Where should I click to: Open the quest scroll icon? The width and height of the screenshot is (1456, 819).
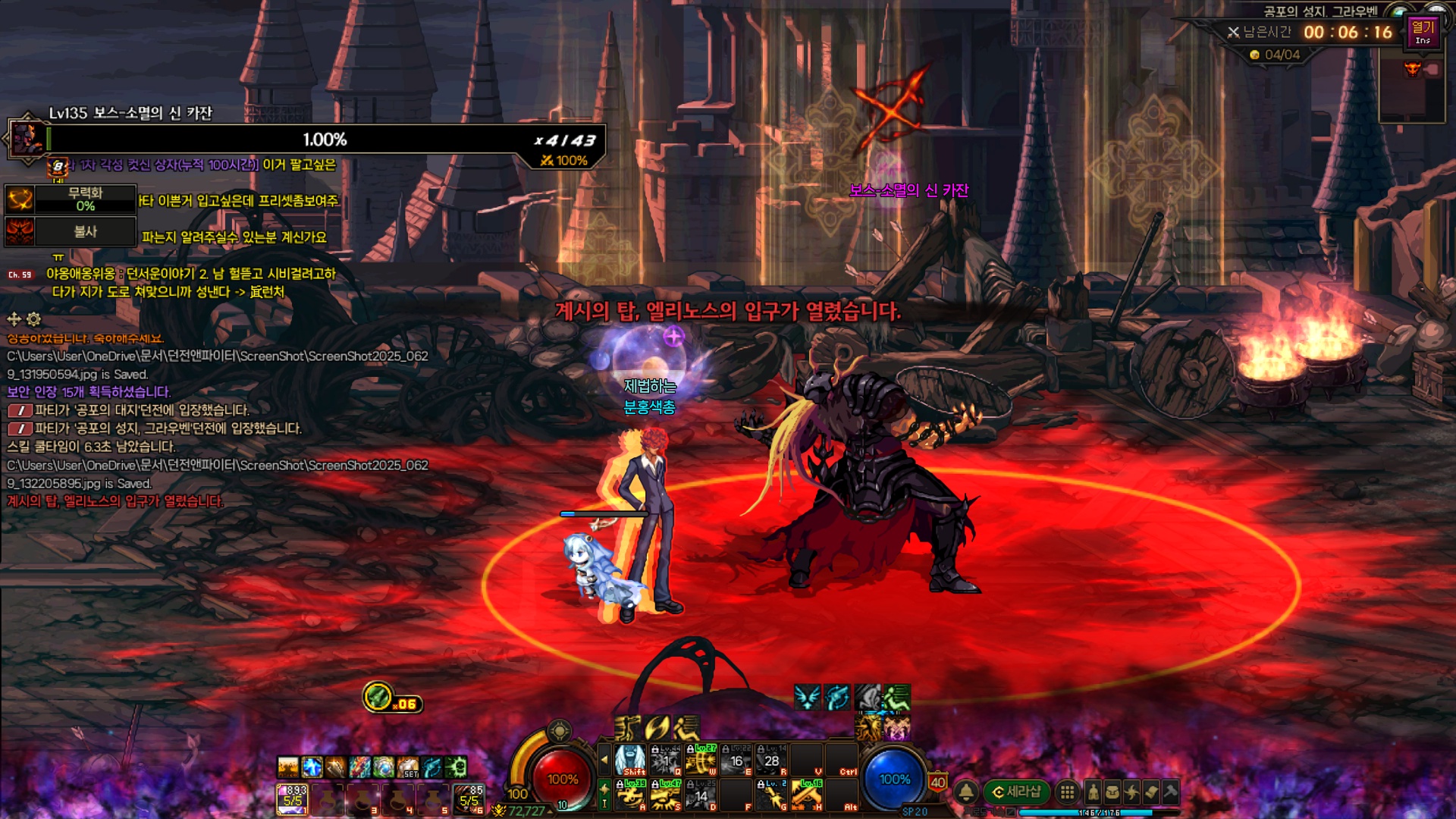tap(1151, 792)
